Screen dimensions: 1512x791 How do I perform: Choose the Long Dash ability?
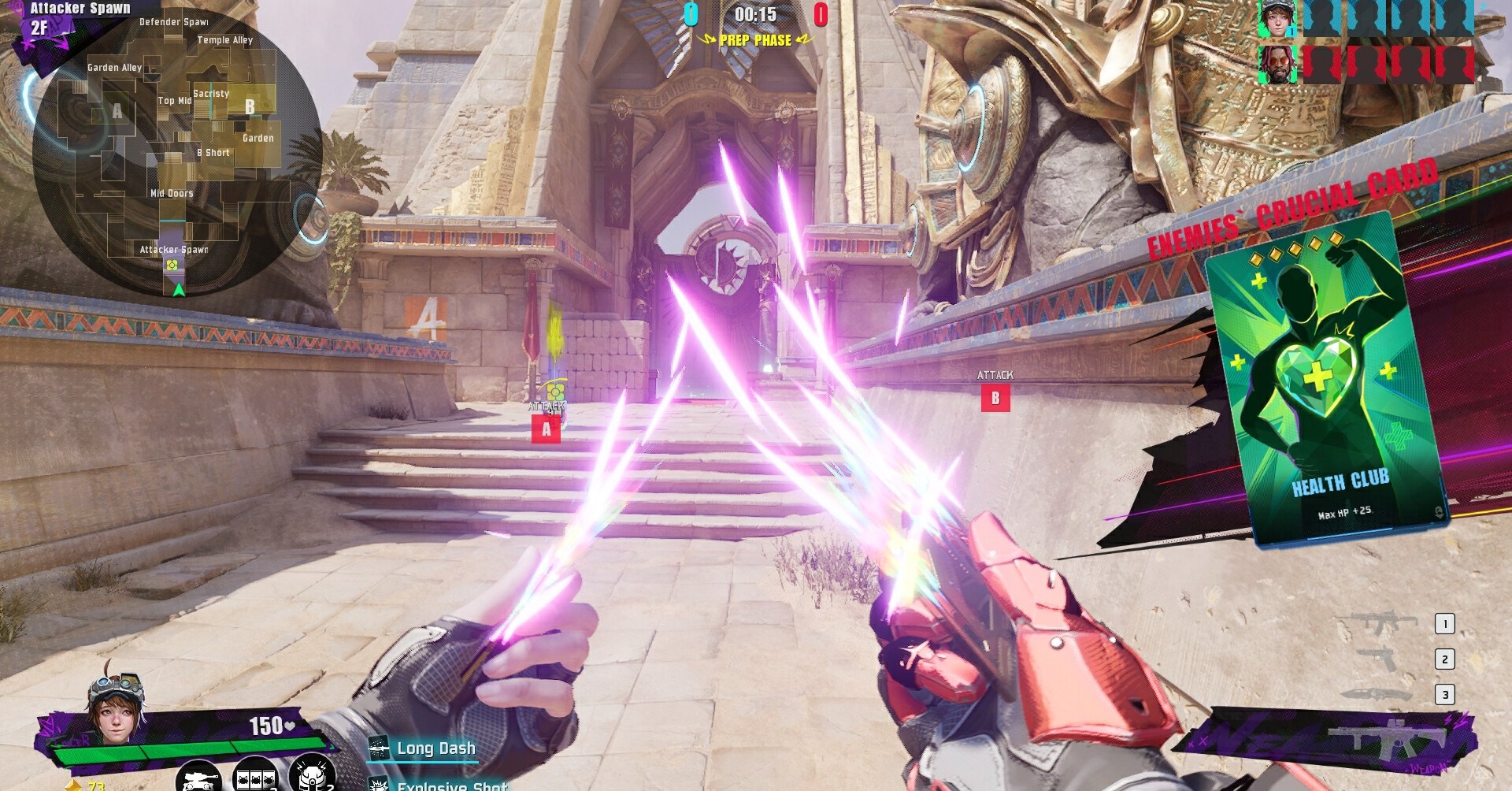tap(435, 748)
